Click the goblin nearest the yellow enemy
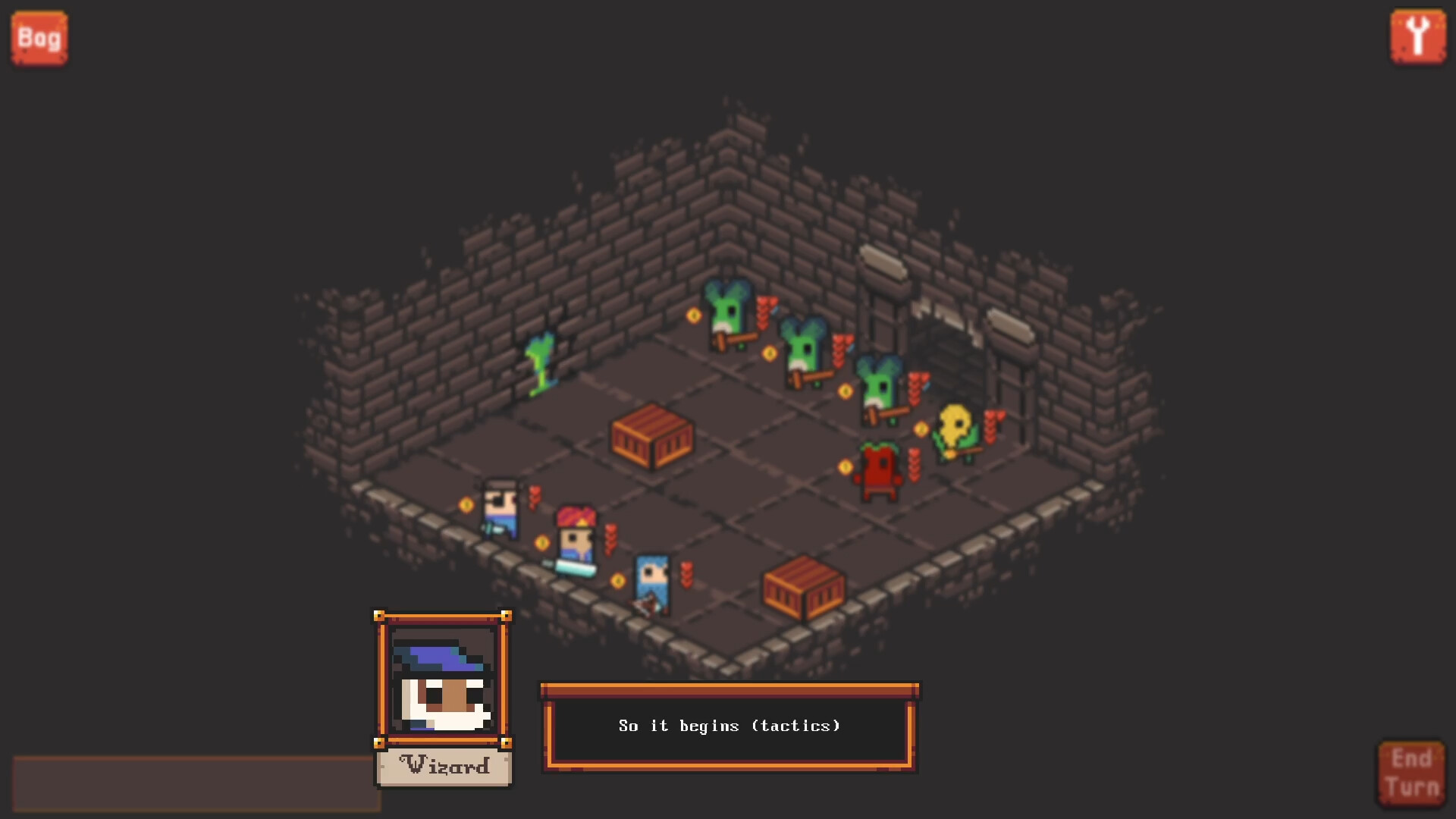This screenshot has height=819, width=1456. coord(877,387)
